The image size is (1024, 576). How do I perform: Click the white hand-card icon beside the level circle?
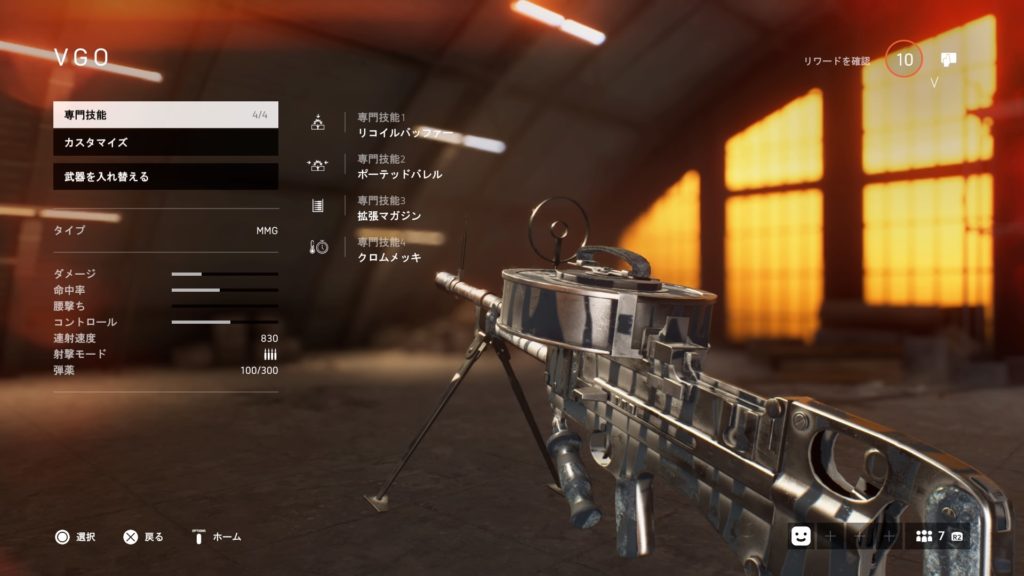click(x=948, y=60)
